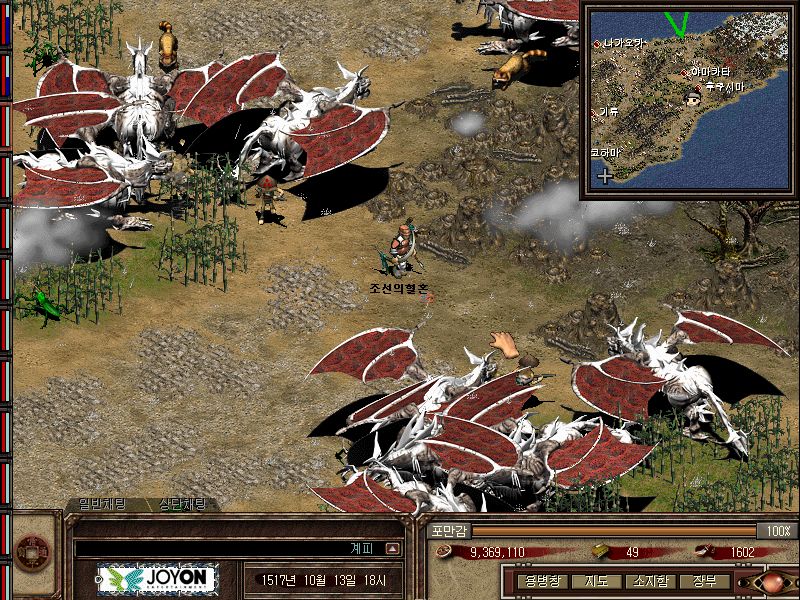Open the 장부 ledger button

coord(703,581)
